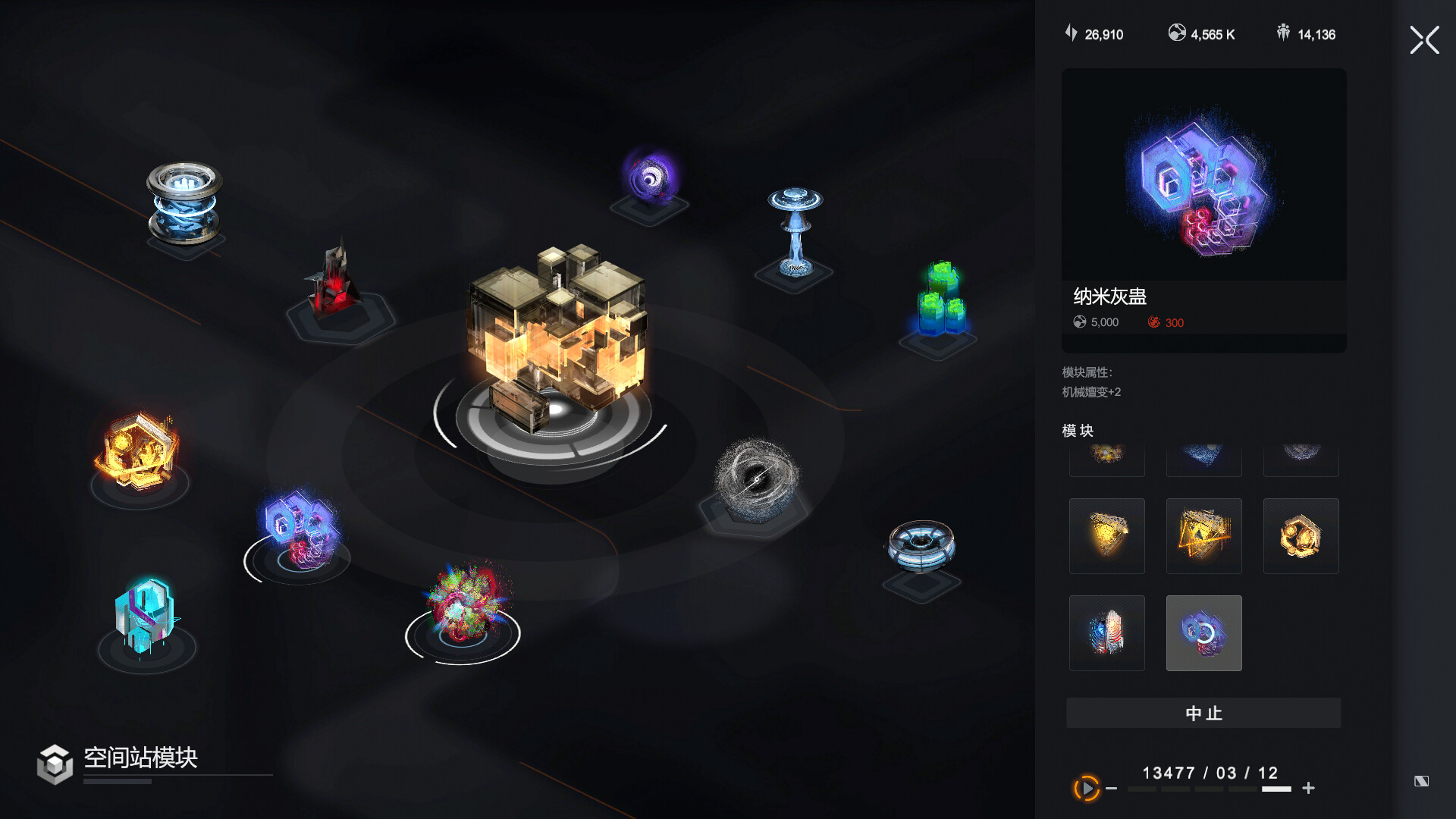
Task: Click the energy resource icon showing 26,910
Action: tap(1069, 33)
